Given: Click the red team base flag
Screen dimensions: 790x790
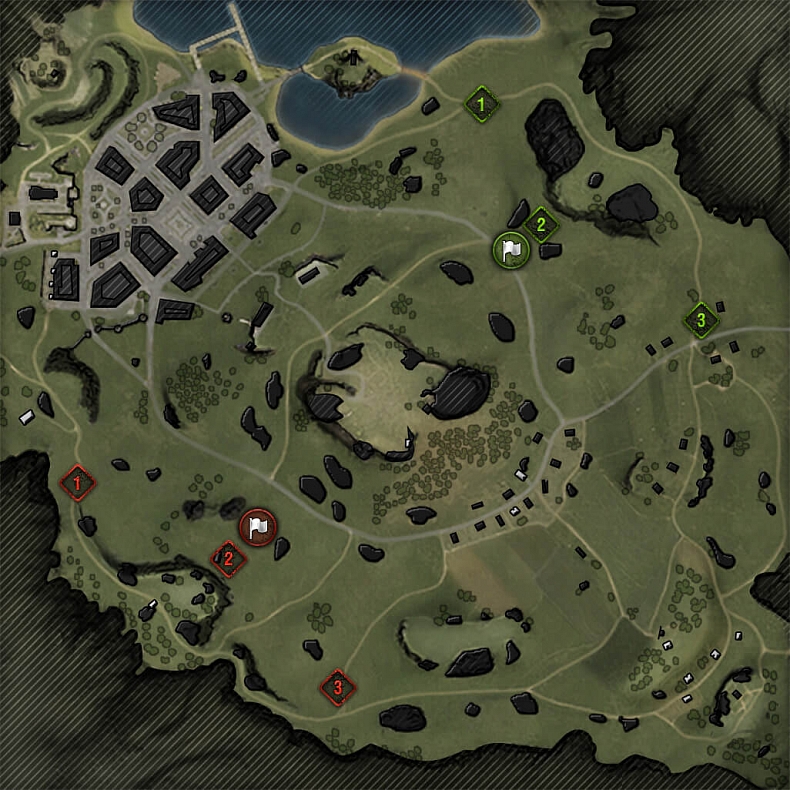Looking at the screenshot, I should tap(259, 526).
